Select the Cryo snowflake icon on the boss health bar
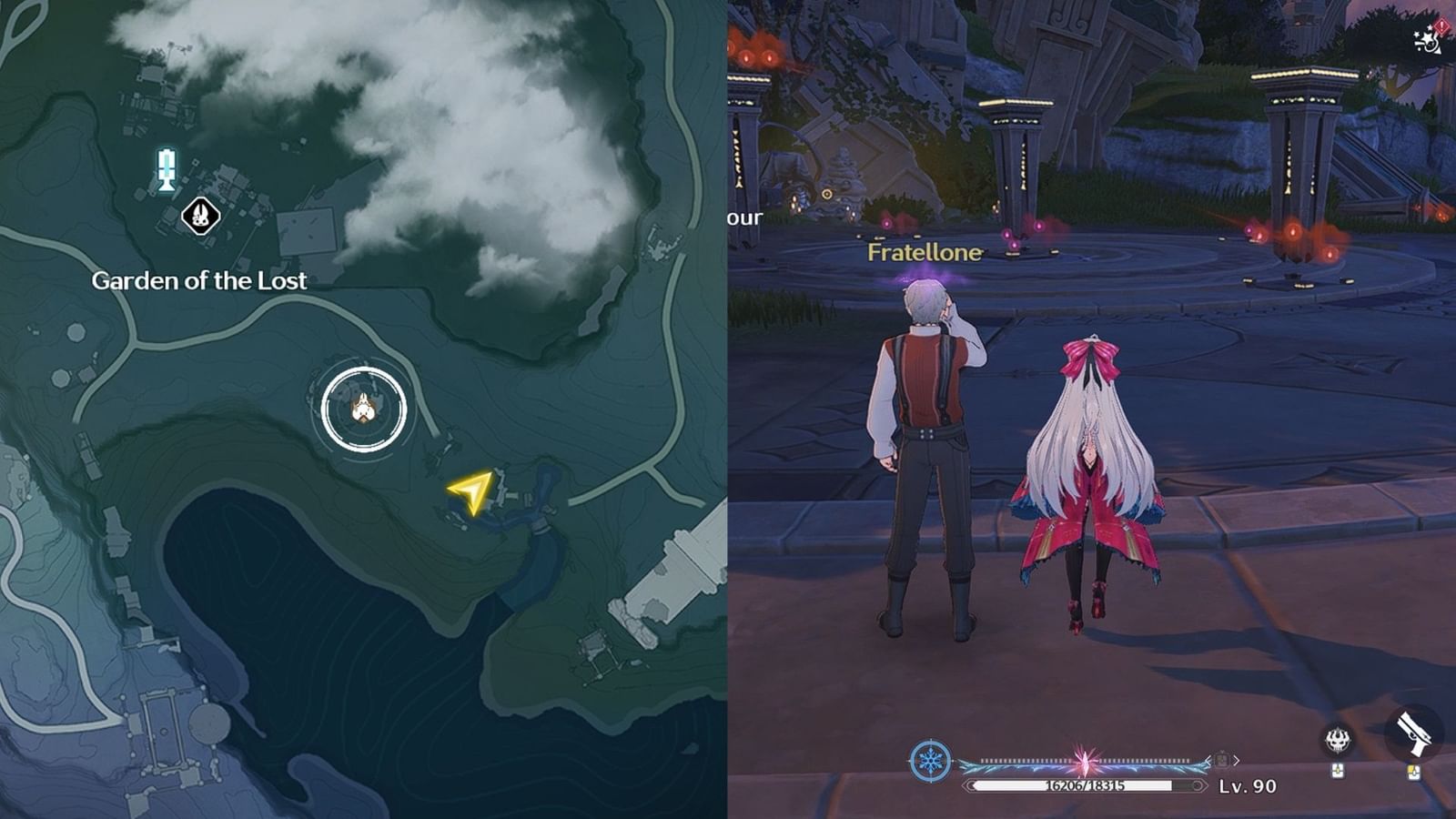 [x=929, y=759]
